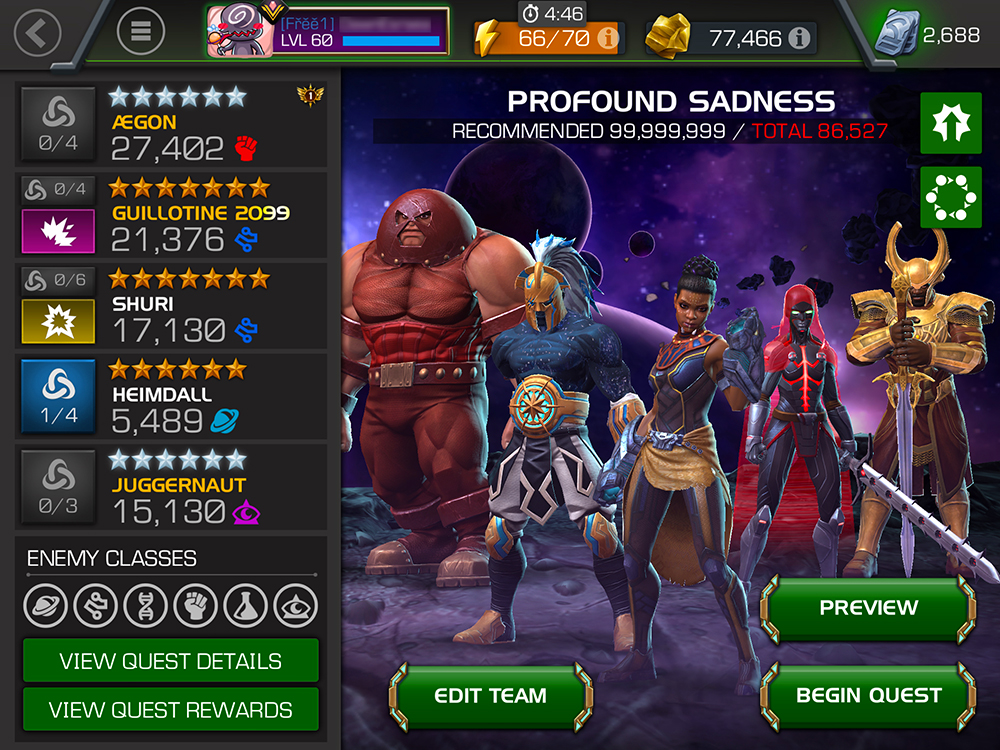Go back using the arrow button

(37, 33)
